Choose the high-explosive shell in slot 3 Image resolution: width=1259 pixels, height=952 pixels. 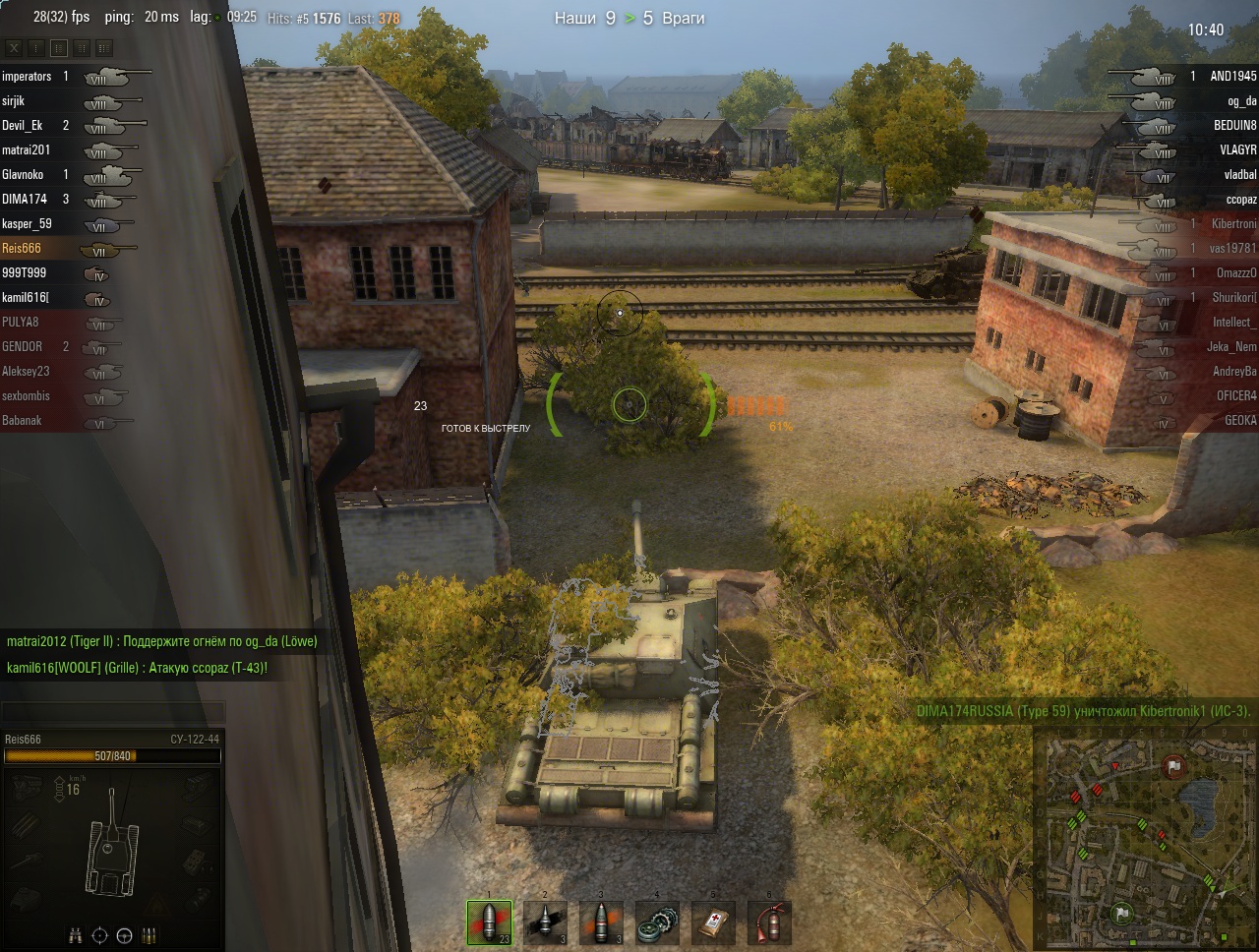tap(601, 923)
